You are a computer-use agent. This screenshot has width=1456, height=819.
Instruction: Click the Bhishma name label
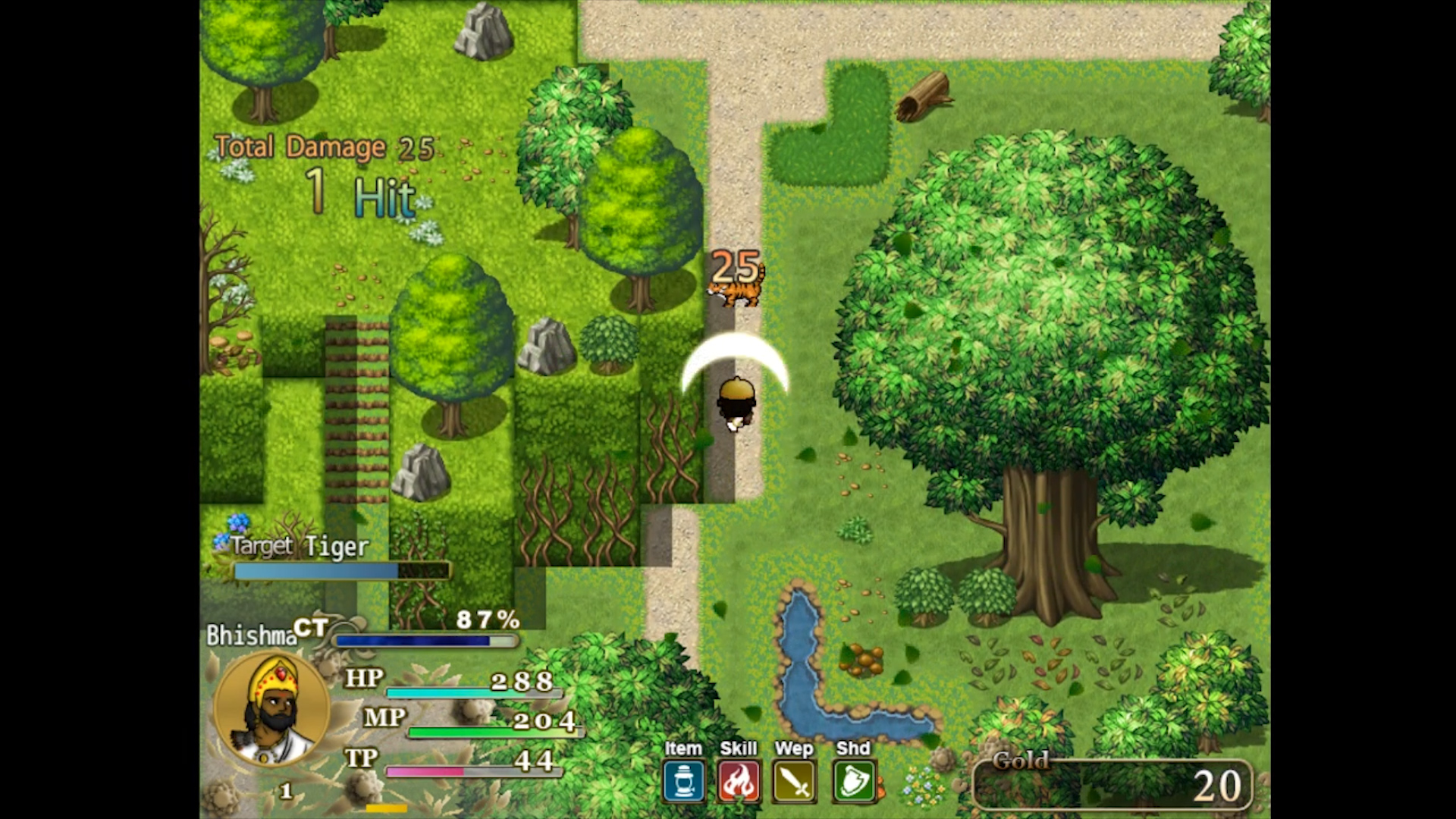(252, 634)
